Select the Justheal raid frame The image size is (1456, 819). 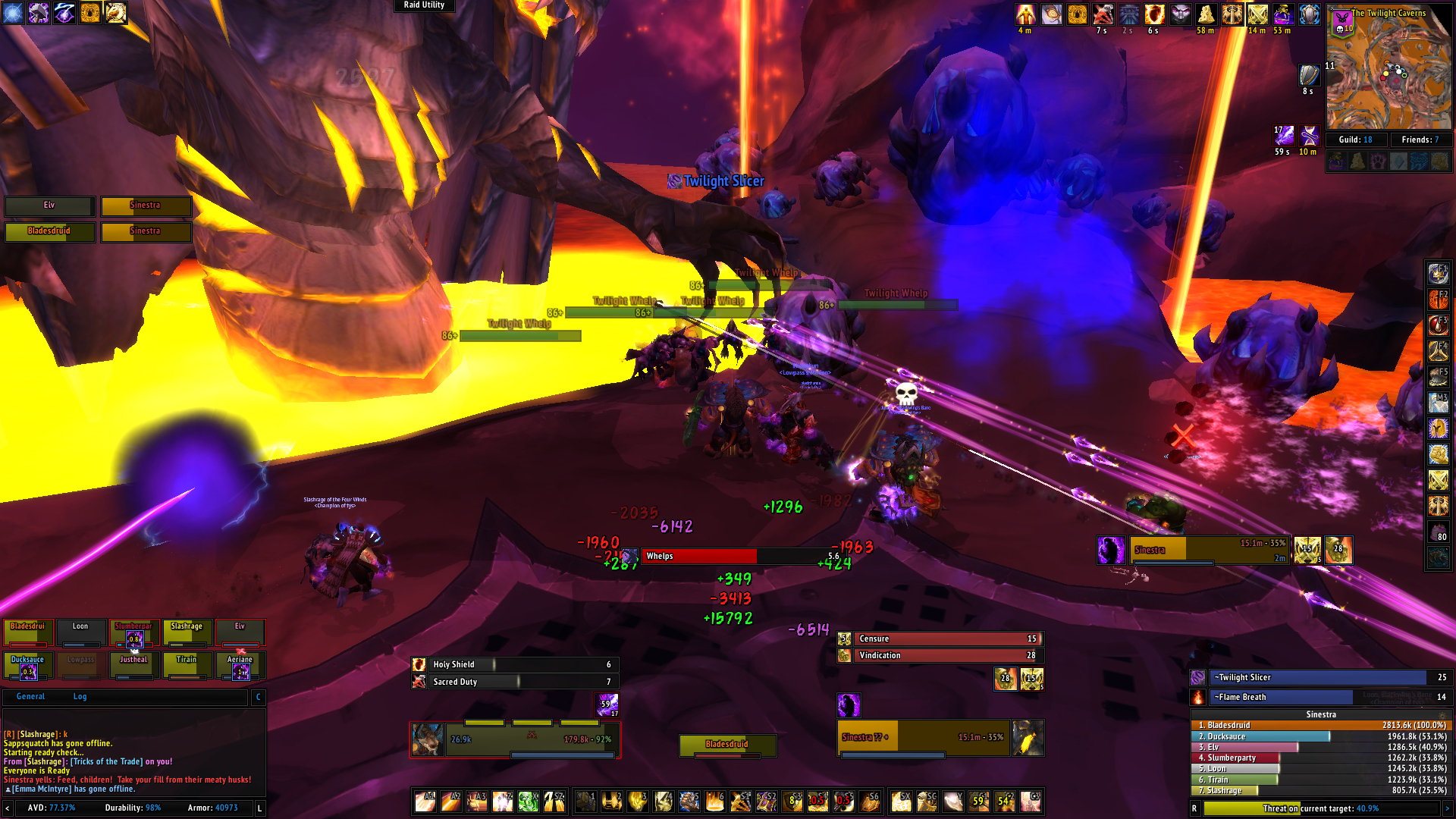point(133,665)
